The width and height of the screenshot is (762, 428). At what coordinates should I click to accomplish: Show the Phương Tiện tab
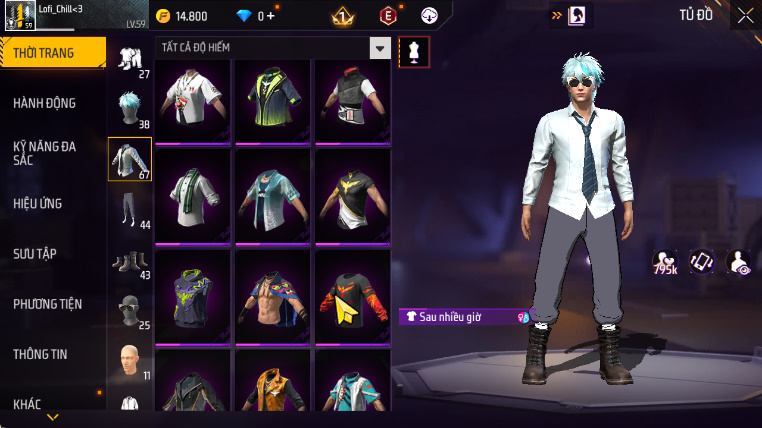[x=48, y=303]
